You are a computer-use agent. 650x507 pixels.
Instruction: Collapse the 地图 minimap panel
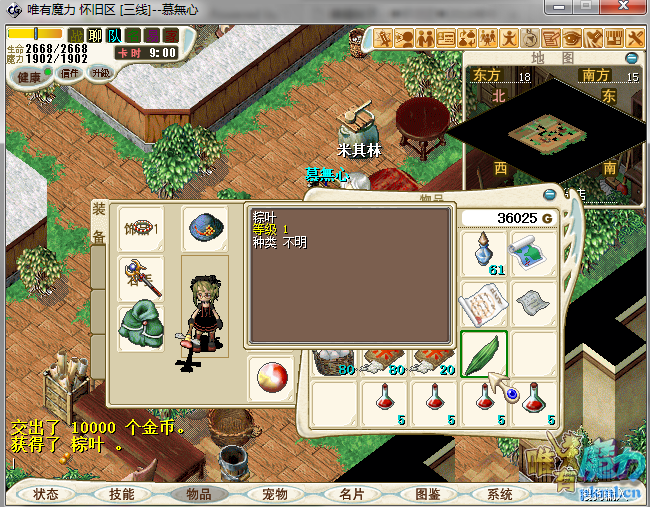[632, 59]
